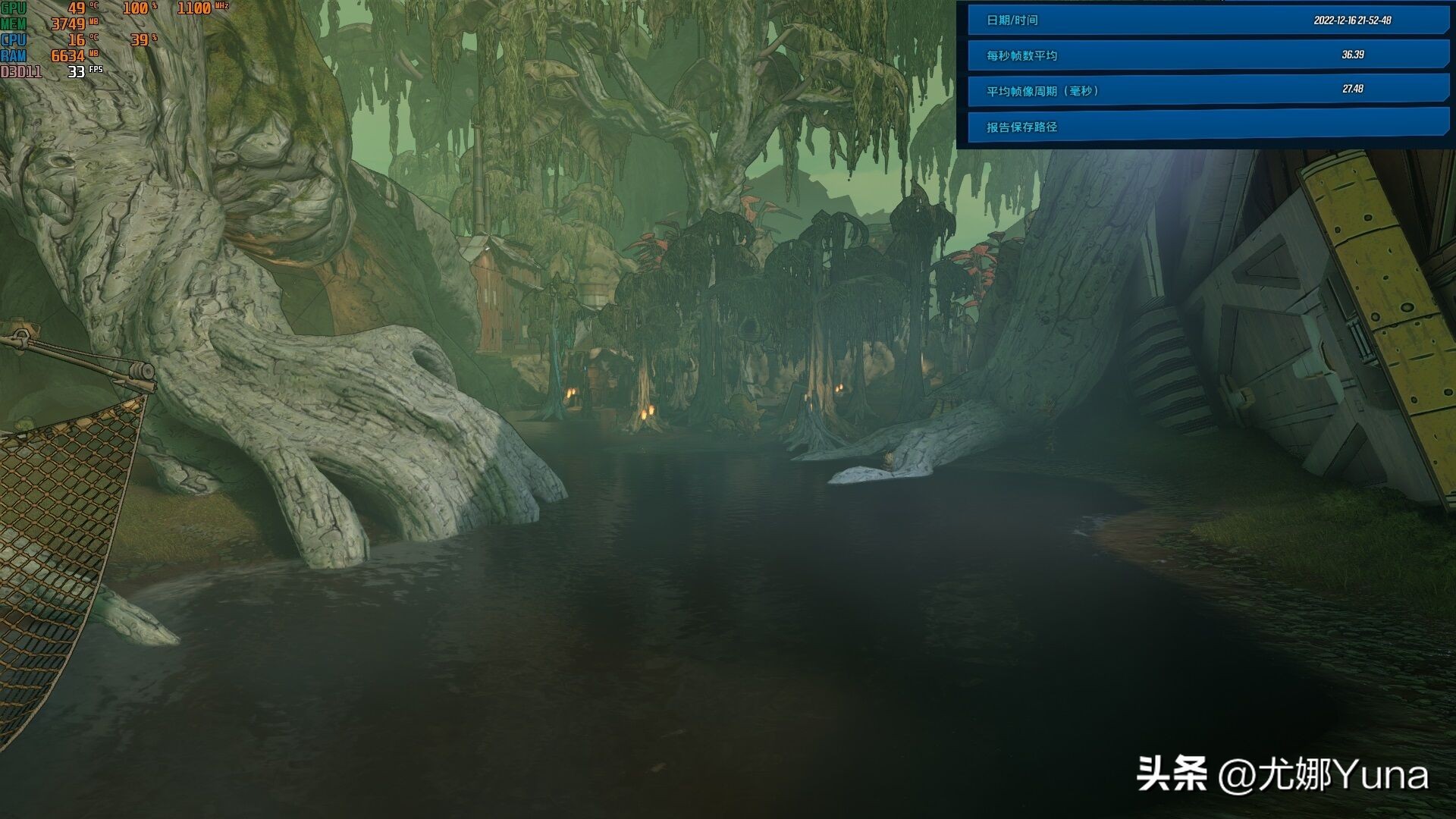Select the 日期/时间 result row
Screen dimensions: 1456x819
click(x=1207, y=20)
